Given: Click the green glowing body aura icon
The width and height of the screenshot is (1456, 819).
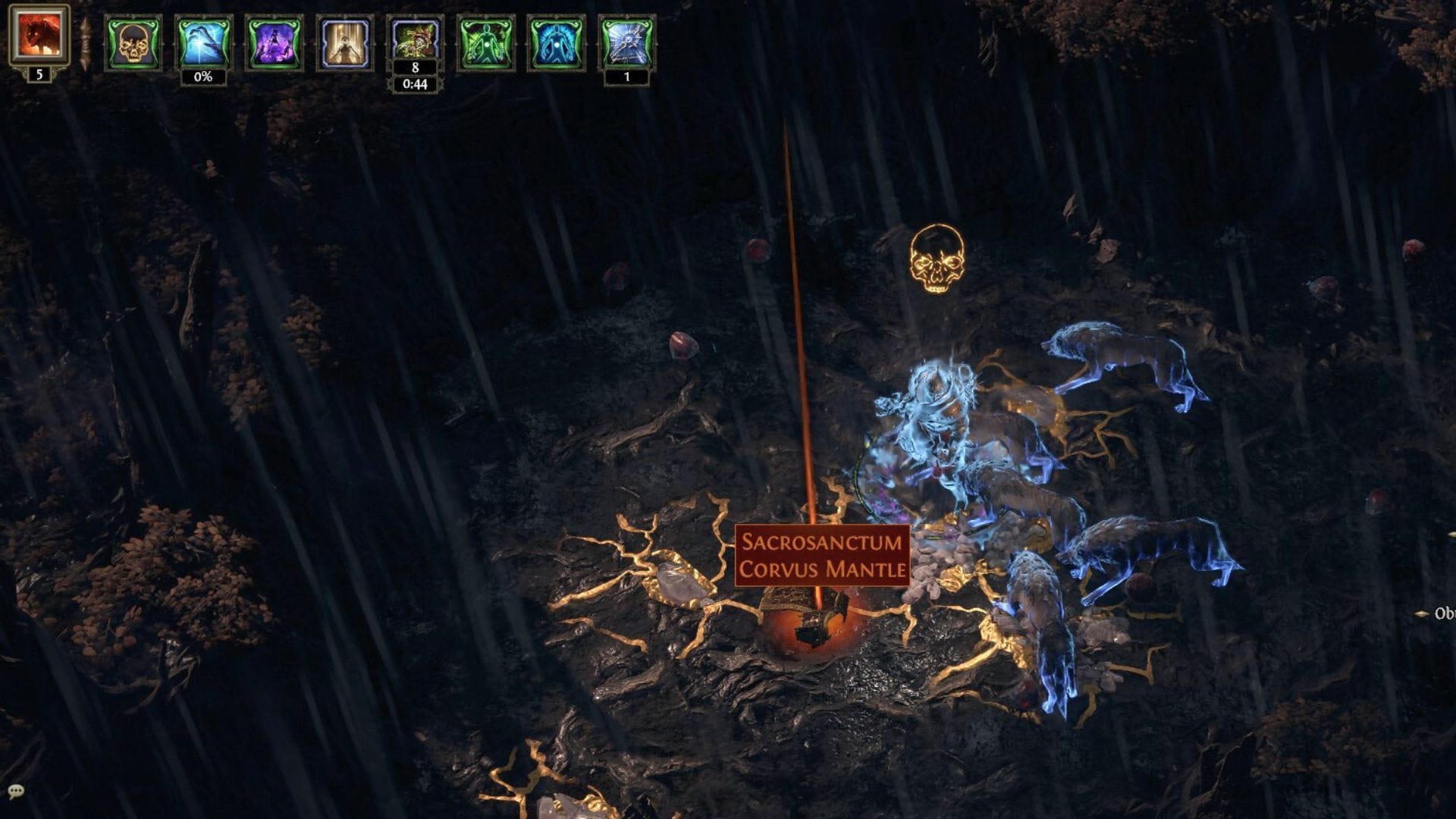Looking at the screenshot, I should tap(485, 42).
